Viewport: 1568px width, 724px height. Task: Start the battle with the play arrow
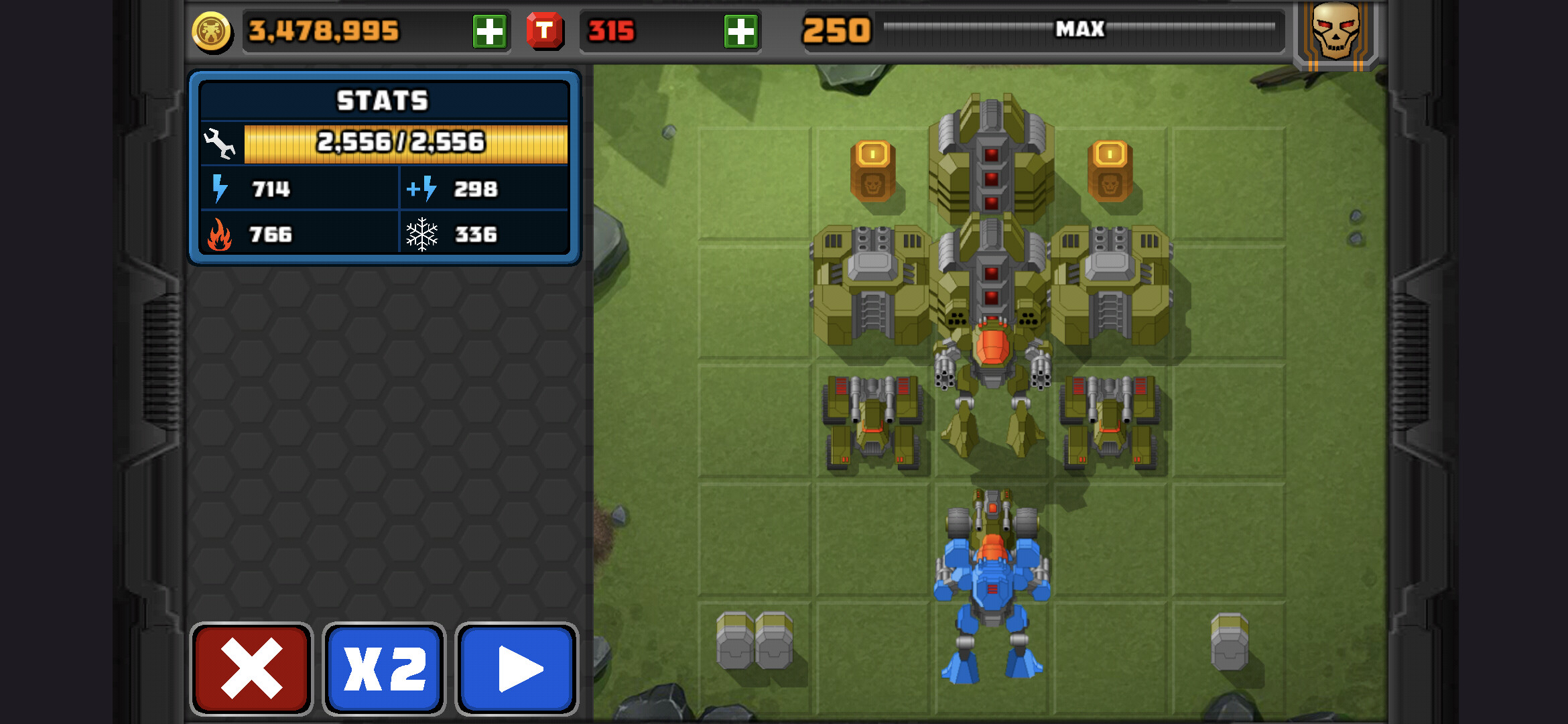[517, 668]
